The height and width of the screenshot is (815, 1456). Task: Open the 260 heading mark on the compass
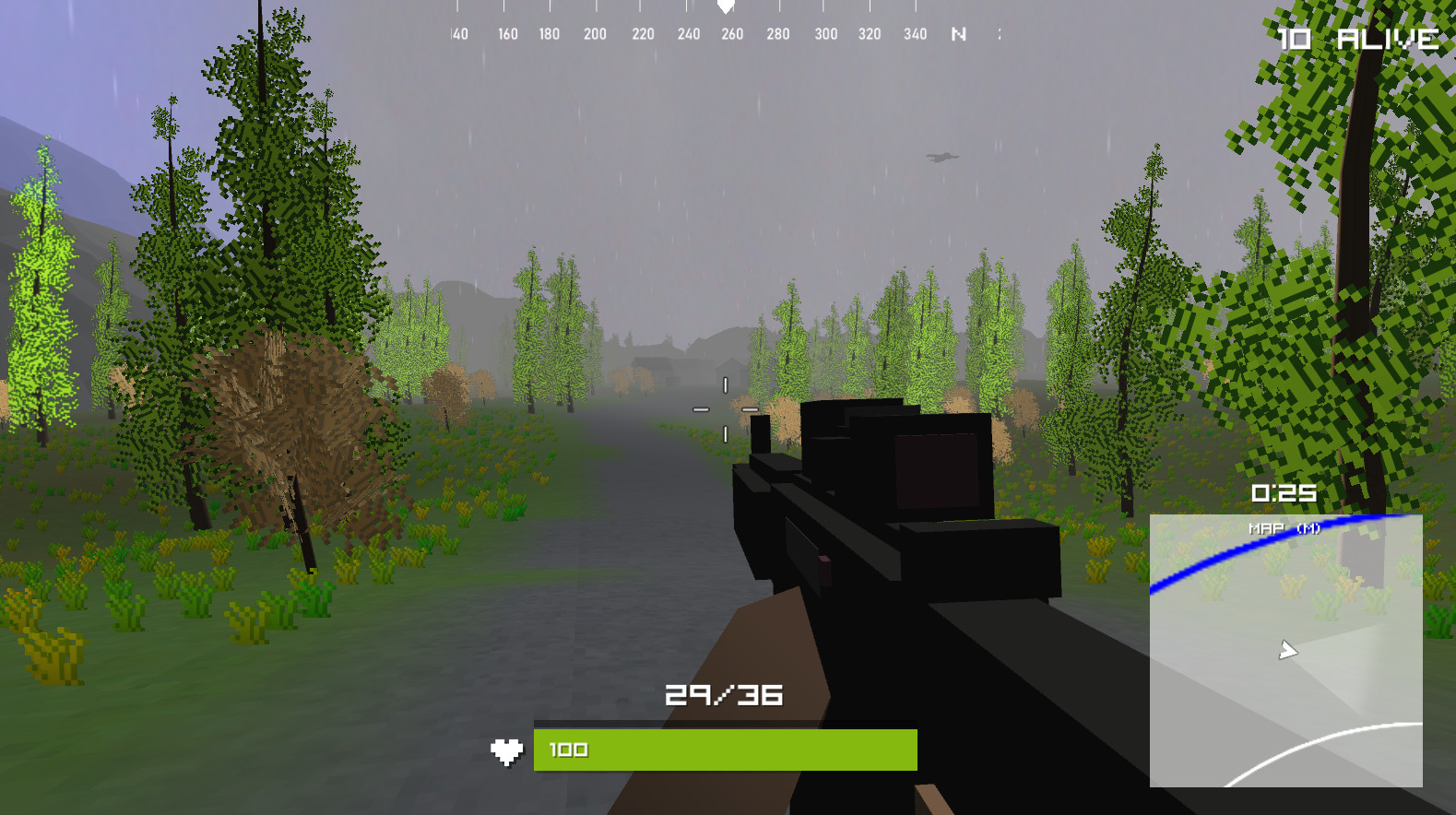(732, 33)
